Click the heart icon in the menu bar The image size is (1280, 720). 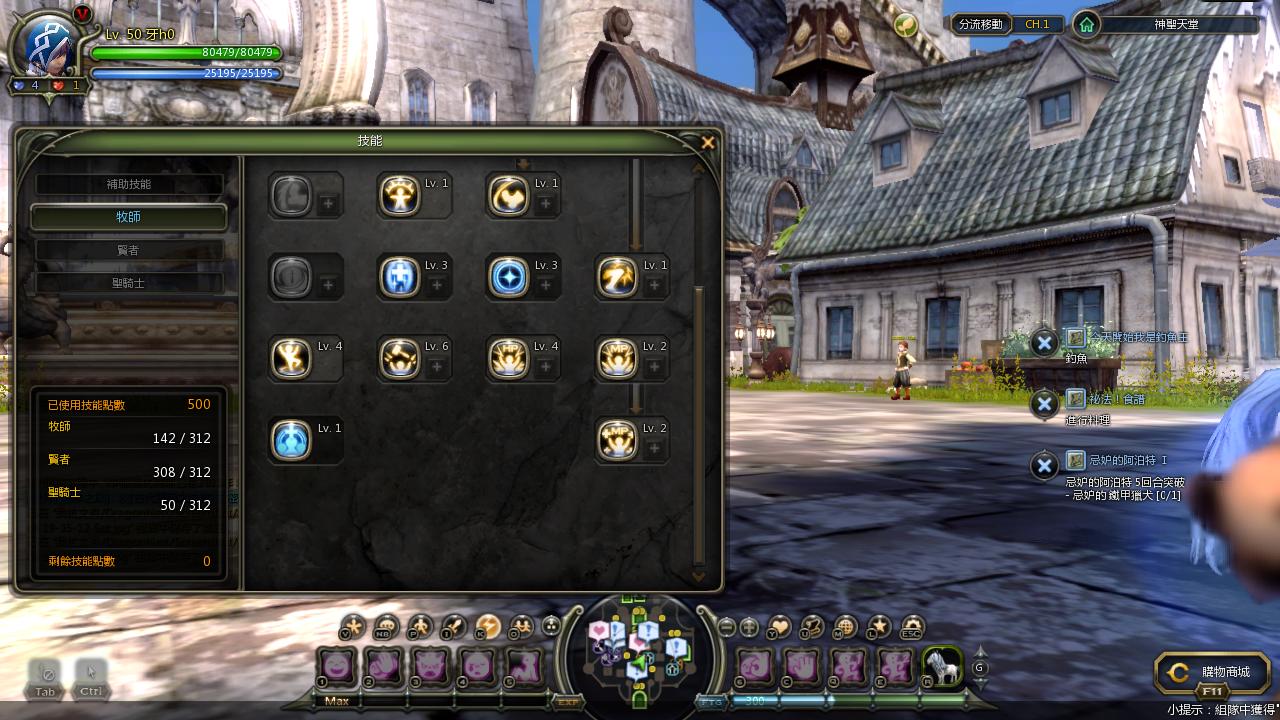(779, 627)
